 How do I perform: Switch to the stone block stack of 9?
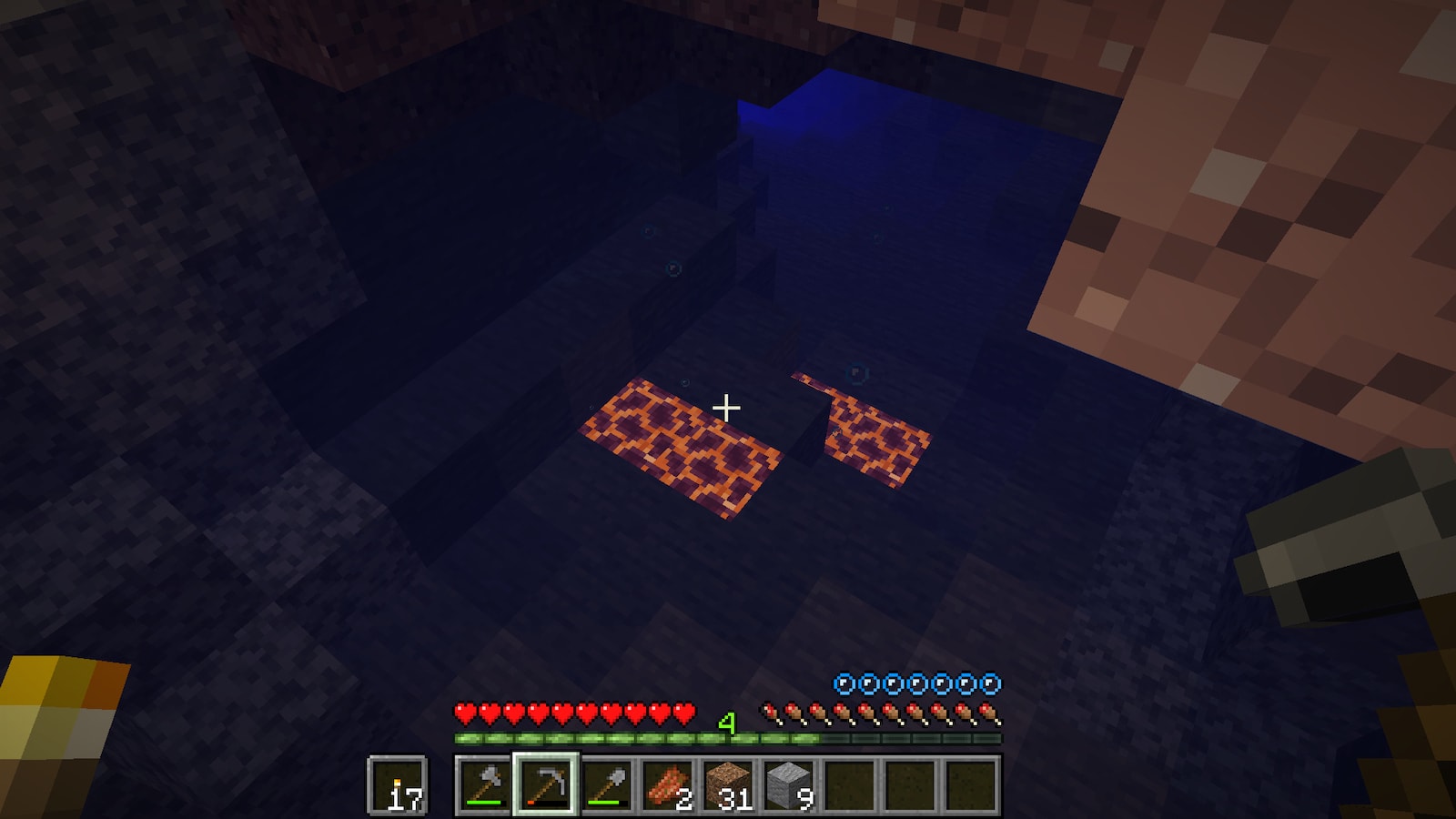790,784
